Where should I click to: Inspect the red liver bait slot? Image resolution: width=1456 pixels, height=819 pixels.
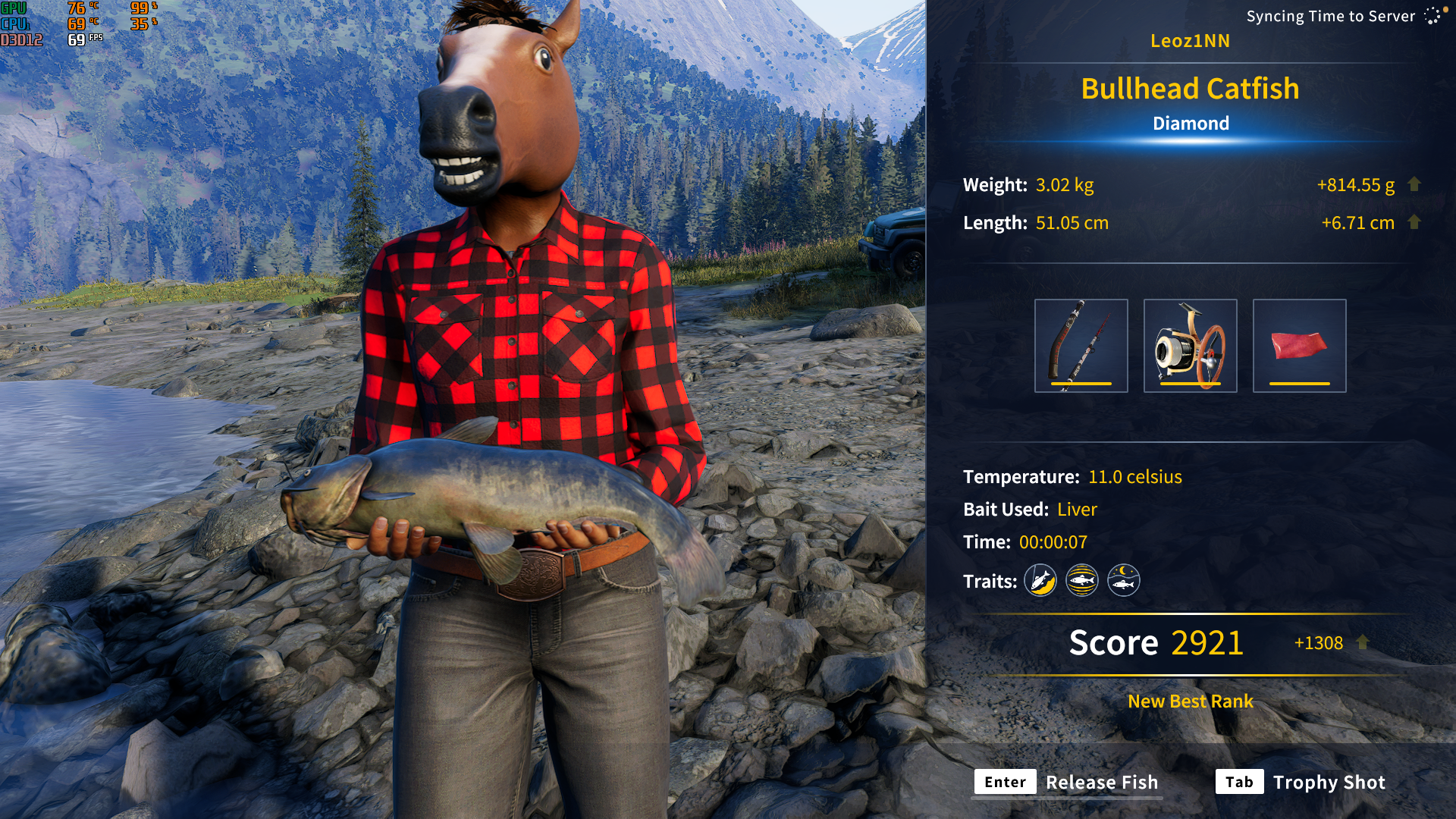(1299, 346)
